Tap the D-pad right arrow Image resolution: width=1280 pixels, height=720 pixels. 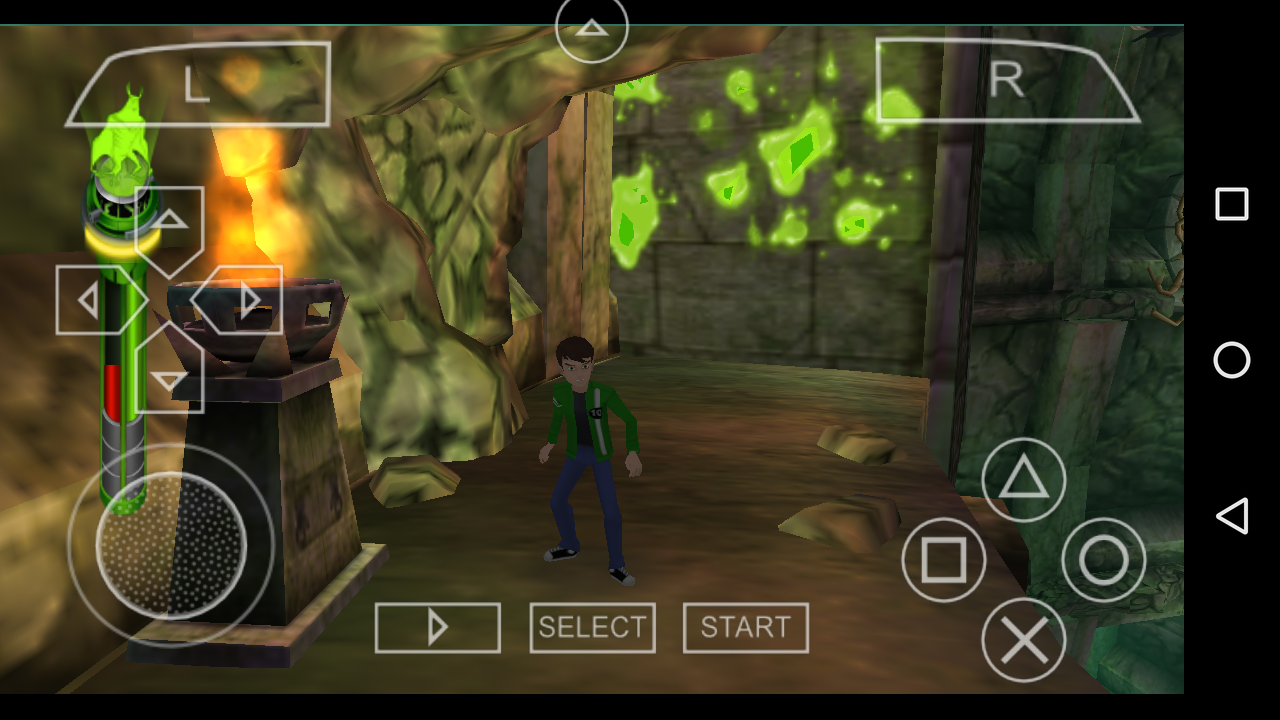[242, 300]
